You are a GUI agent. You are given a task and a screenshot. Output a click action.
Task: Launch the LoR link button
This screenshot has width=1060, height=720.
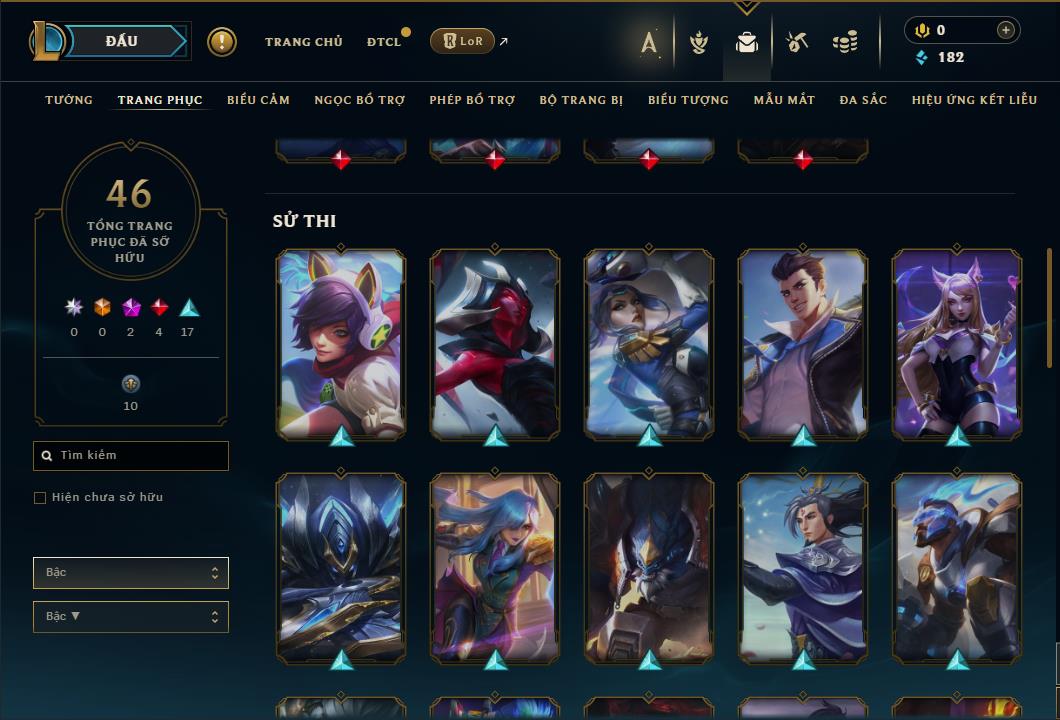coord(462,42)
